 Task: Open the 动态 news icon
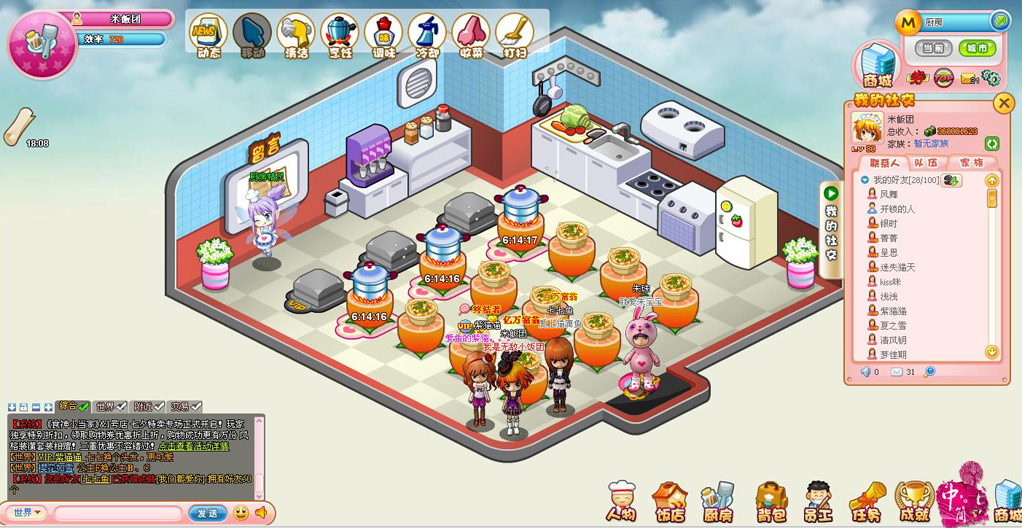[208, 36]
